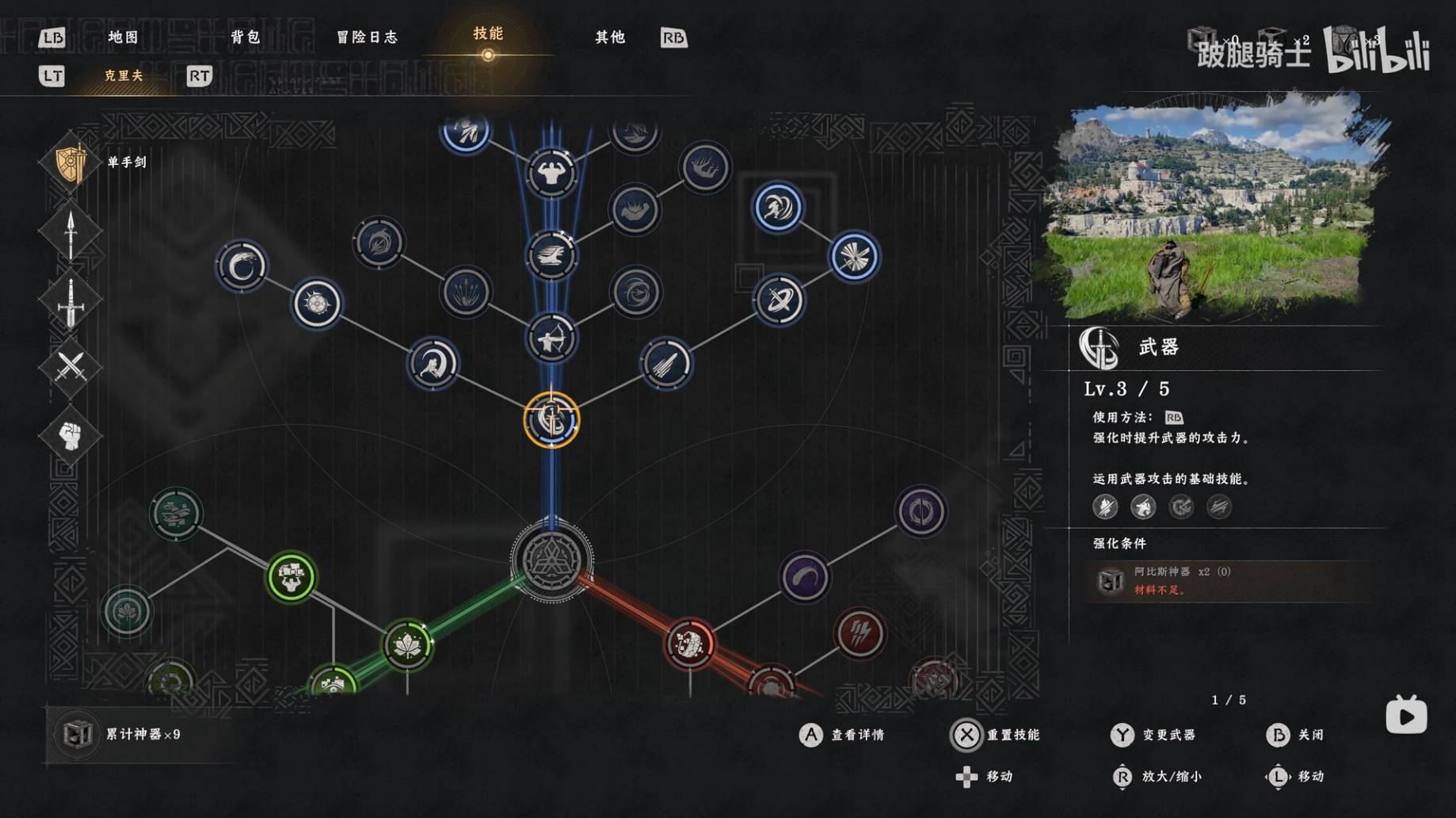The height and width of the screenshot is (818, 1456).
Task: Pick the purple crescent skill node
Action: 804,577
